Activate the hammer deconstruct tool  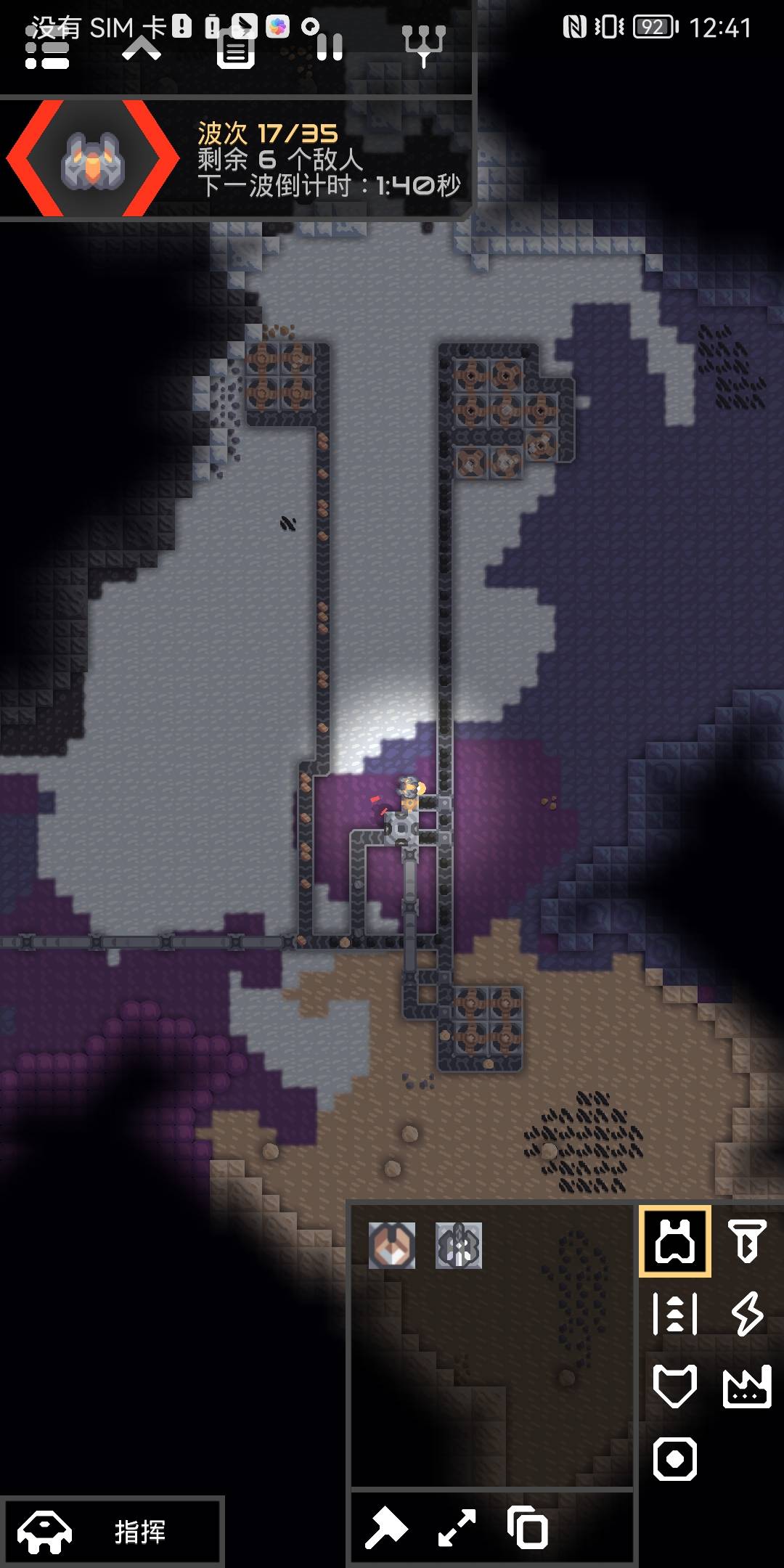[x=386, y=1527]
